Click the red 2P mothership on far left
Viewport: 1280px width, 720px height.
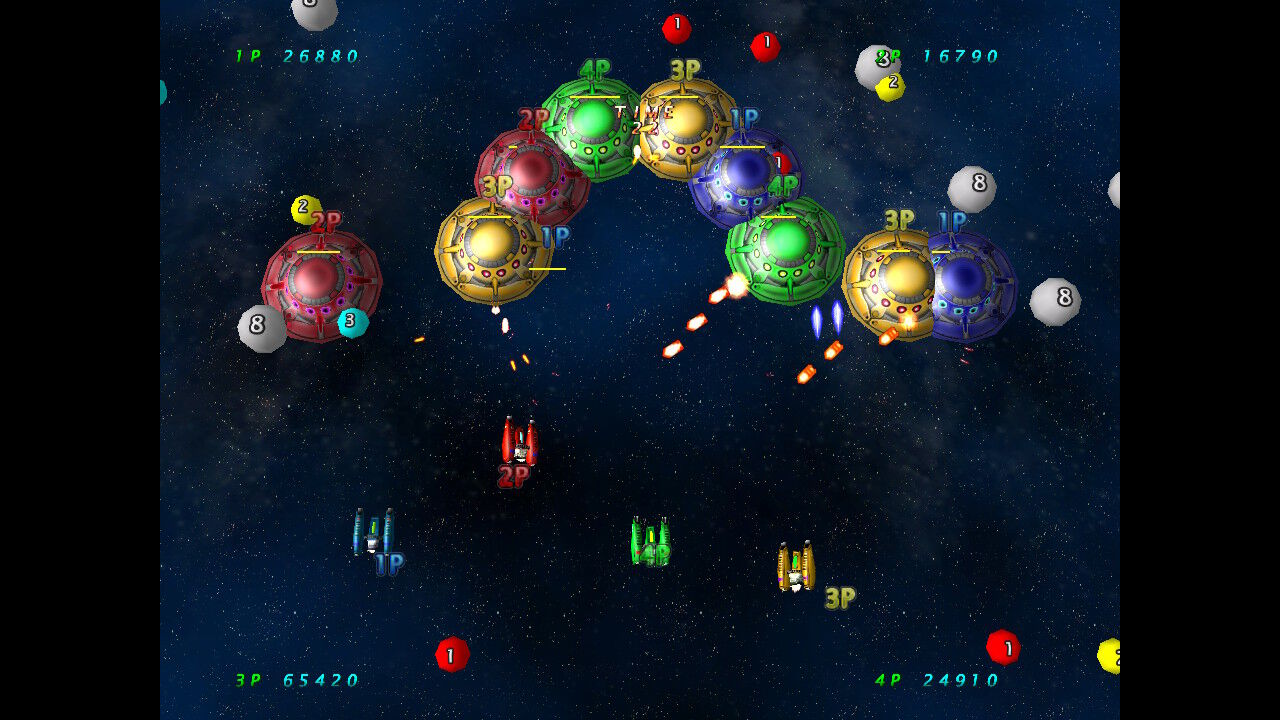click(x=322, y=283)
